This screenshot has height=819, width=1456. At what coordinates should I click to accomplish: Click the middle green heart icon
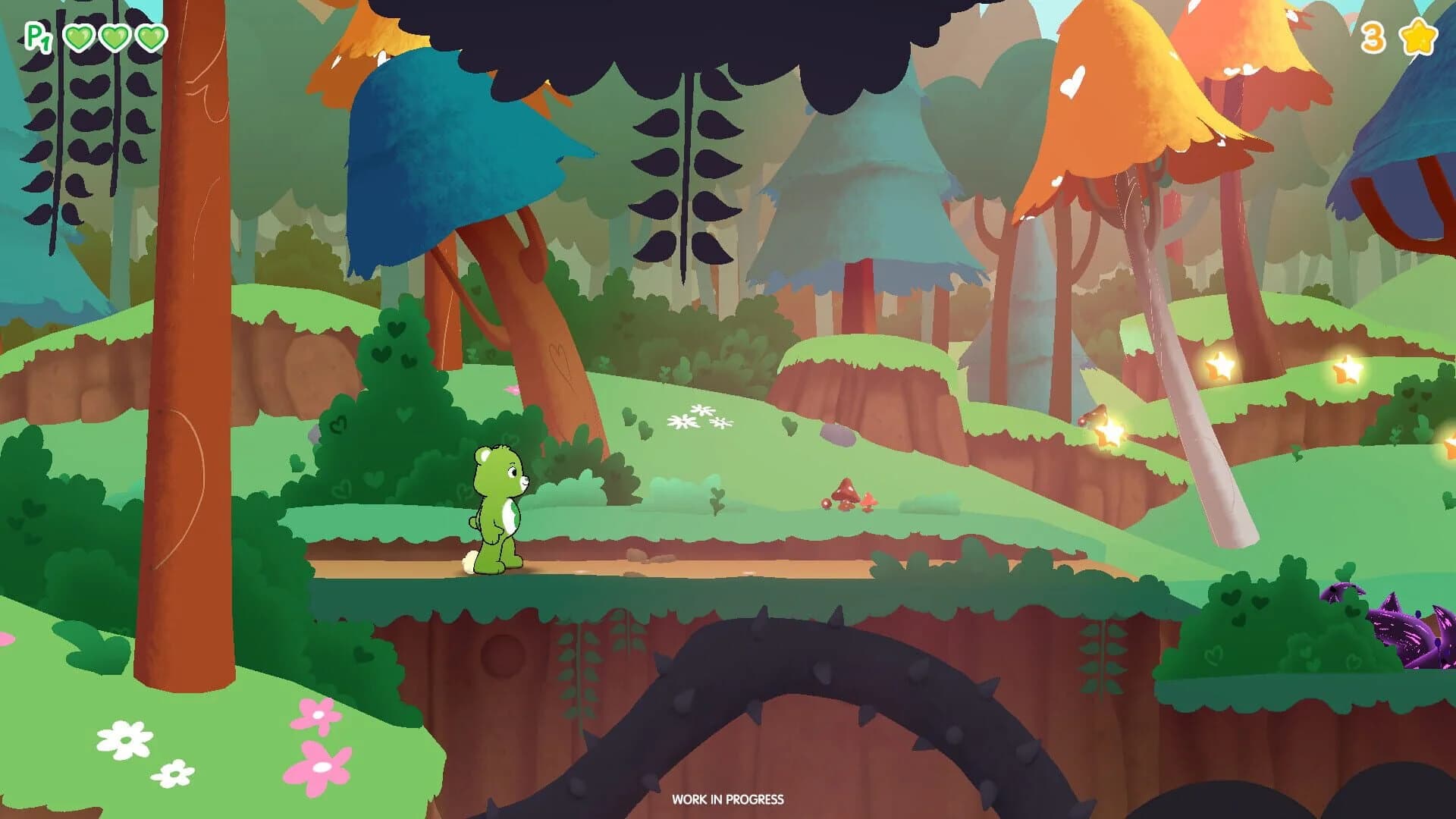click(112, 36)
